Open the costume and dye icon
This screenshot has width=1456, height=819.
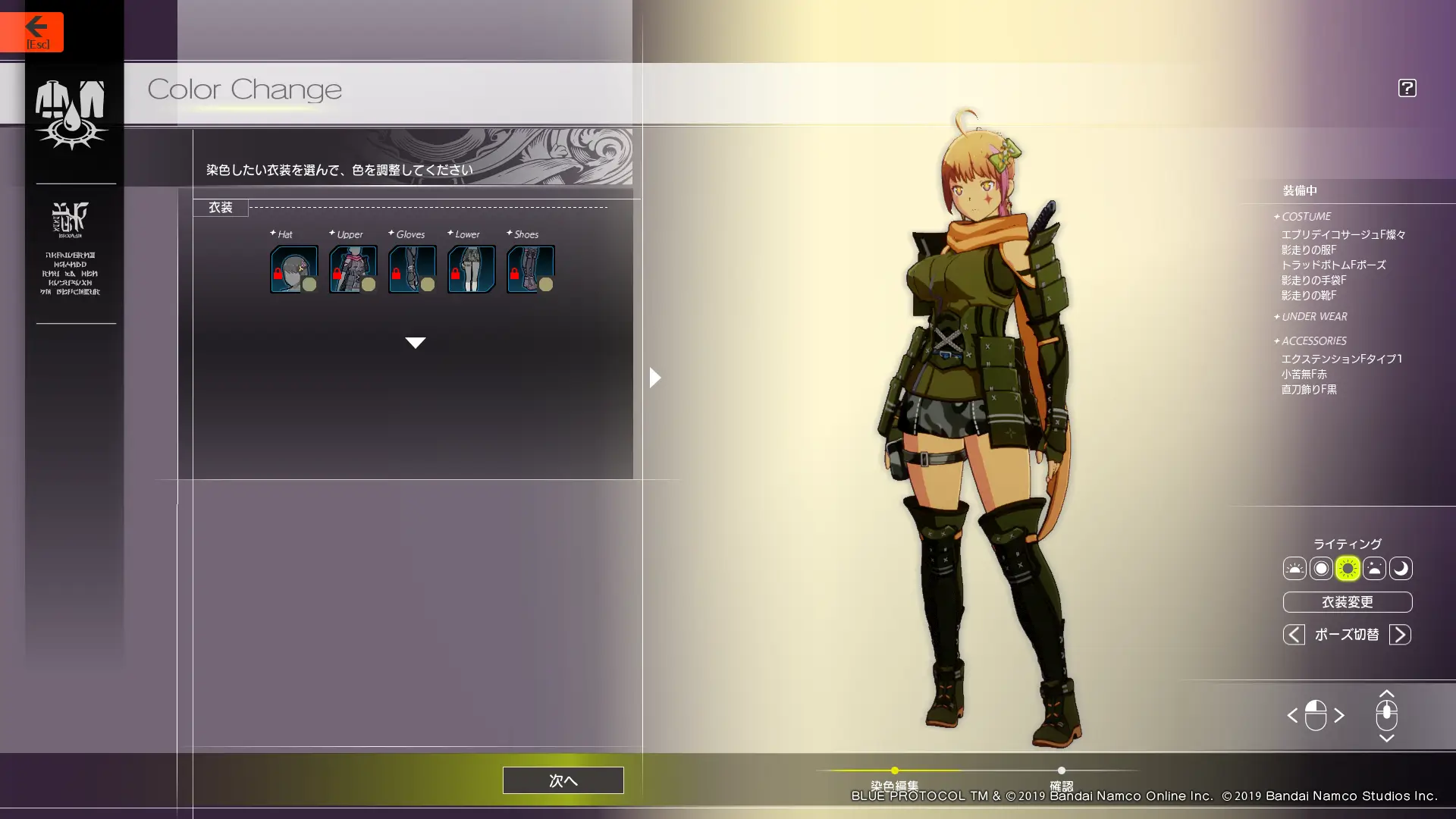tap(71, 114)
